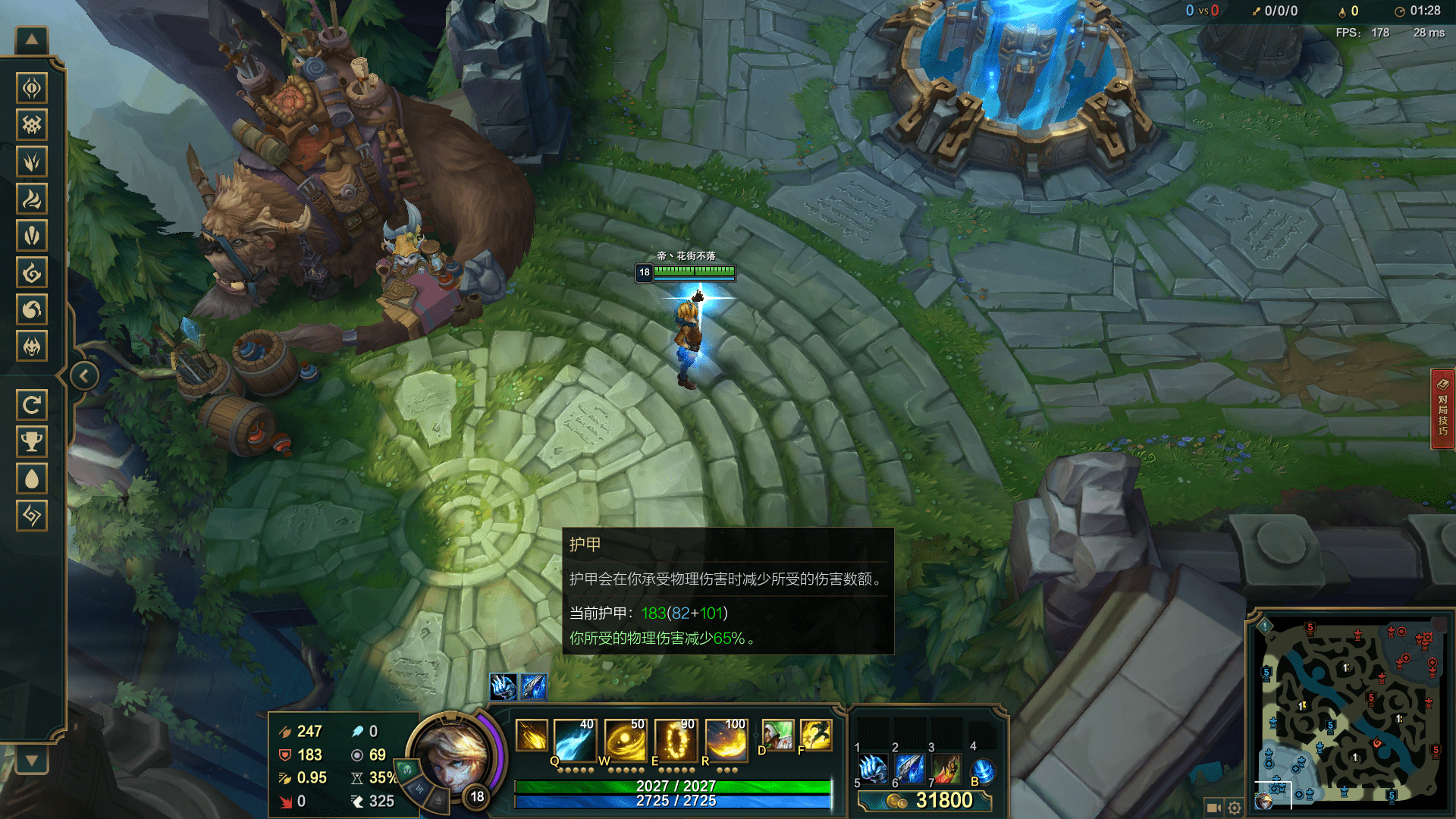Use the D summoner spell Heal
The width and height of the screenshot is (1456, 819).
point(777,736)
